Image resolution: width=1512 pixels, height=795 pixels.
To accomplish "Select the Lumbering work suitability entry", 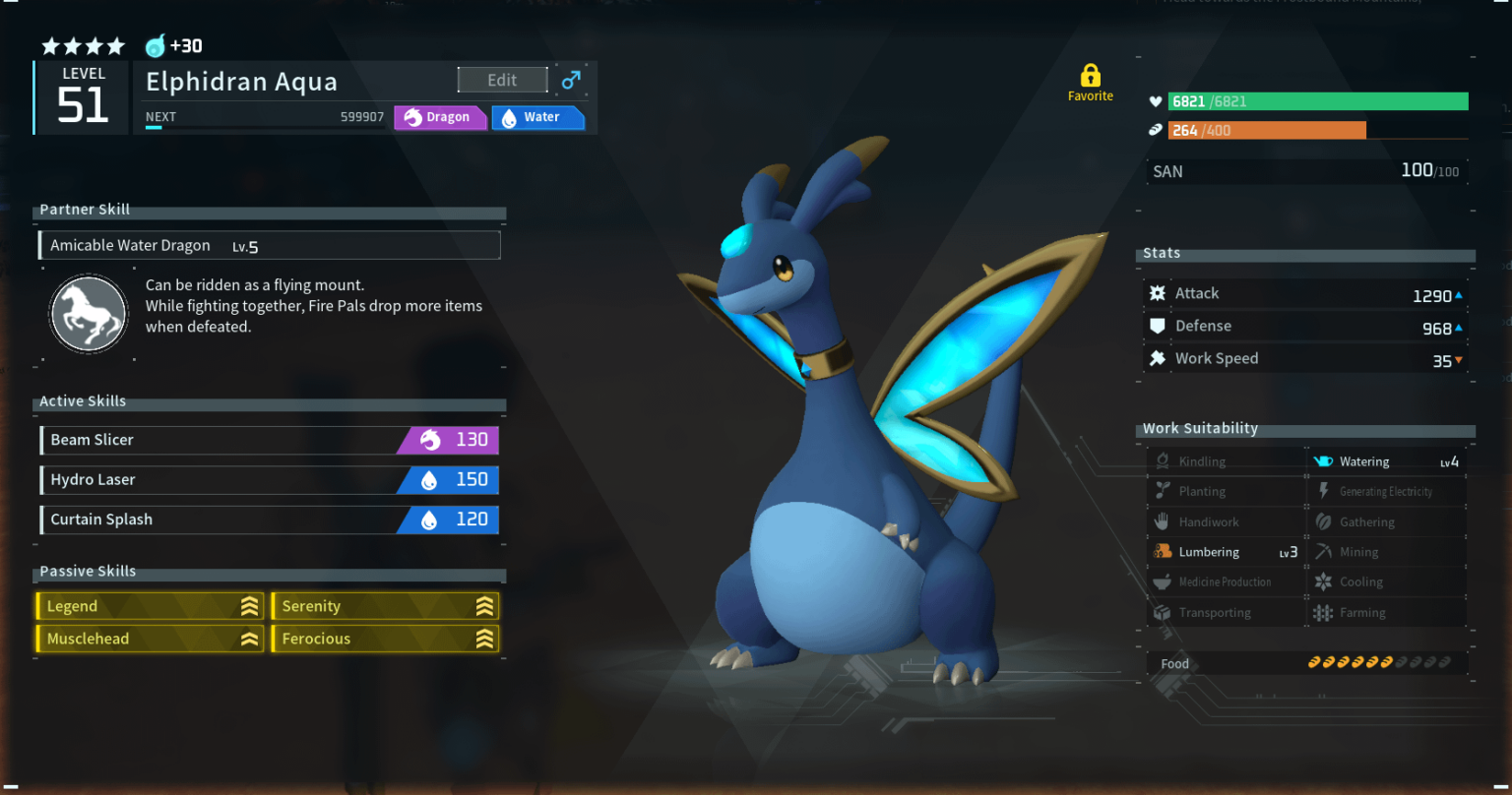I will click(x=1226, y=552).
